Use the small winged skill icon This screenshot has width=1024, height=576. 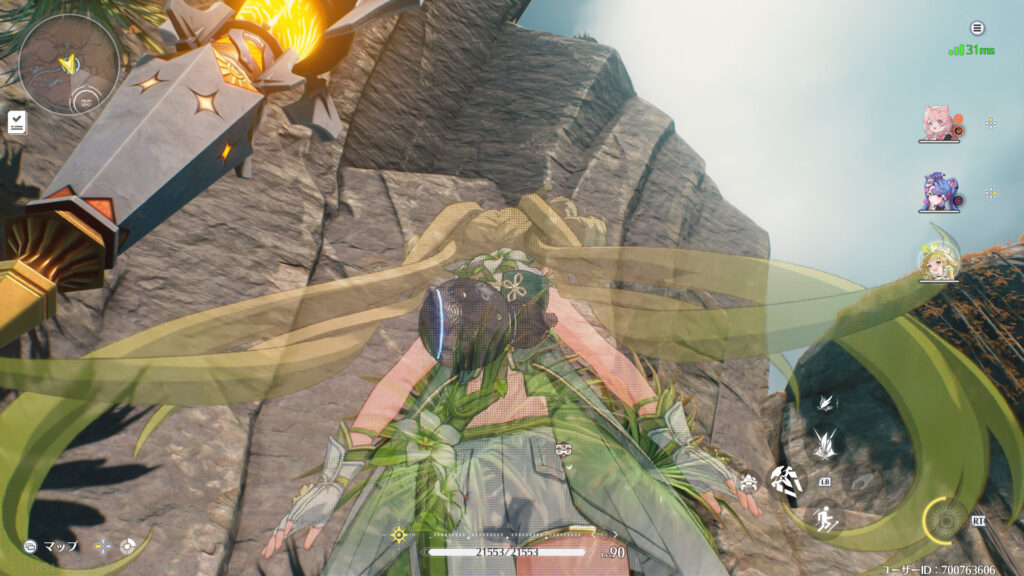tap(826, 402)
